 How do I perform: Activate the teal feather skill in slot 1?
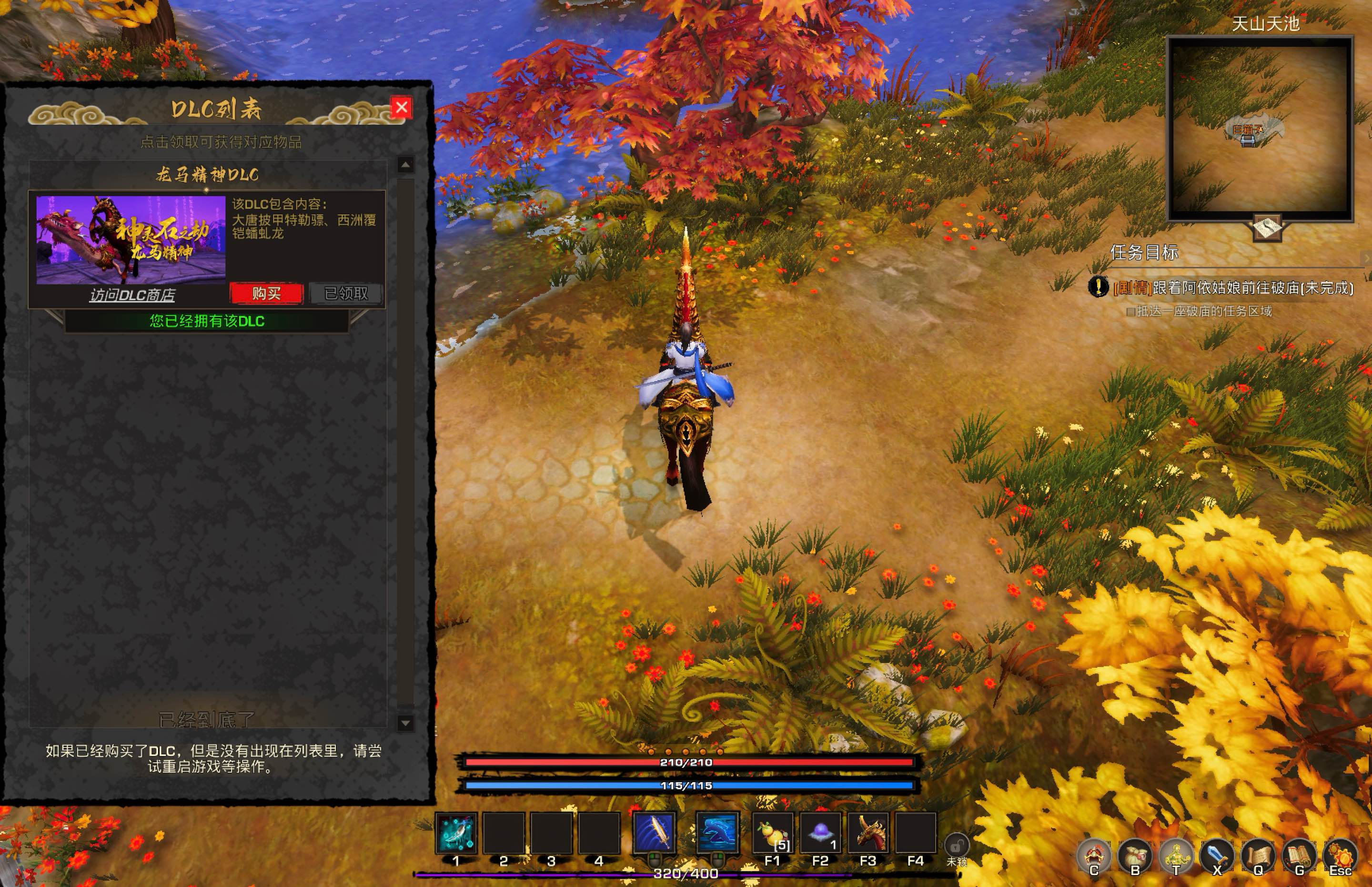pyautogui.click(x=455, y=832)
